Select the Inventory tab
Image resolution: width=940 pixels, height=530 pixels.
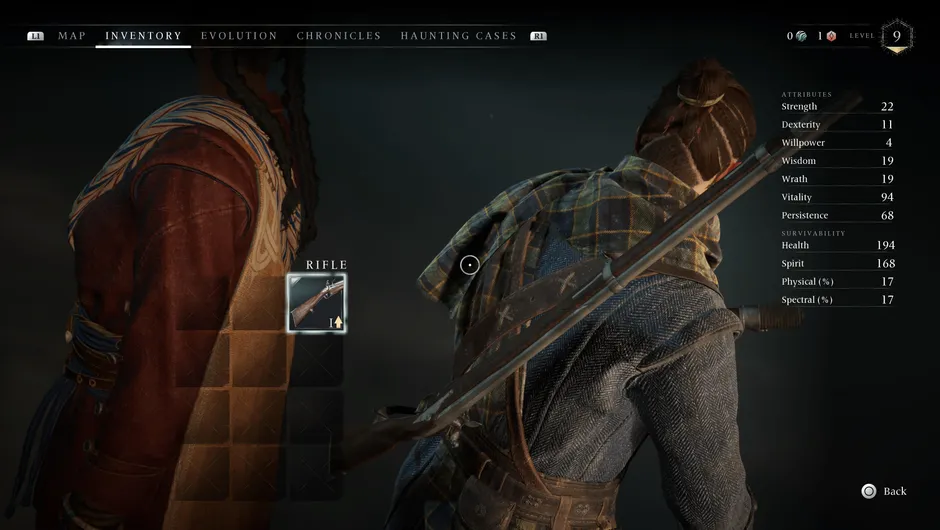pyautogui.click(x=143, y=36)
